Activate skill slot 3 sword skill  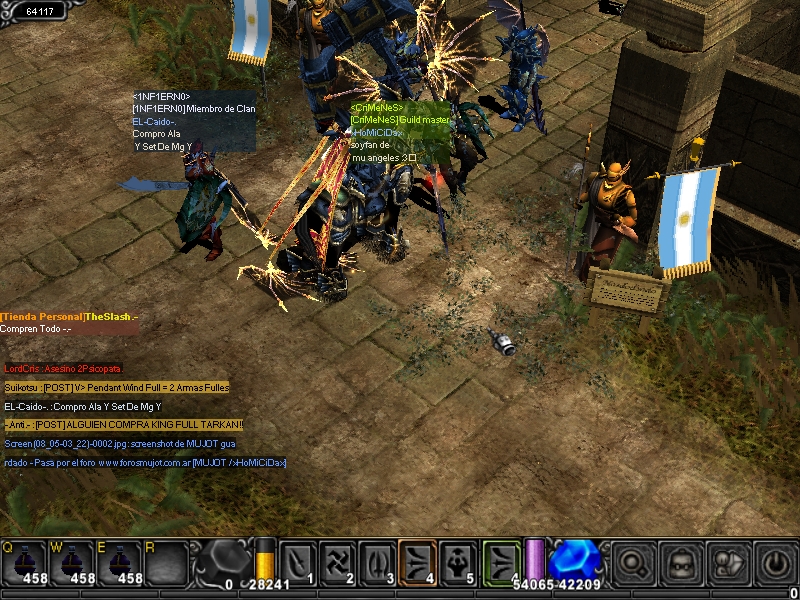point(377,562)
